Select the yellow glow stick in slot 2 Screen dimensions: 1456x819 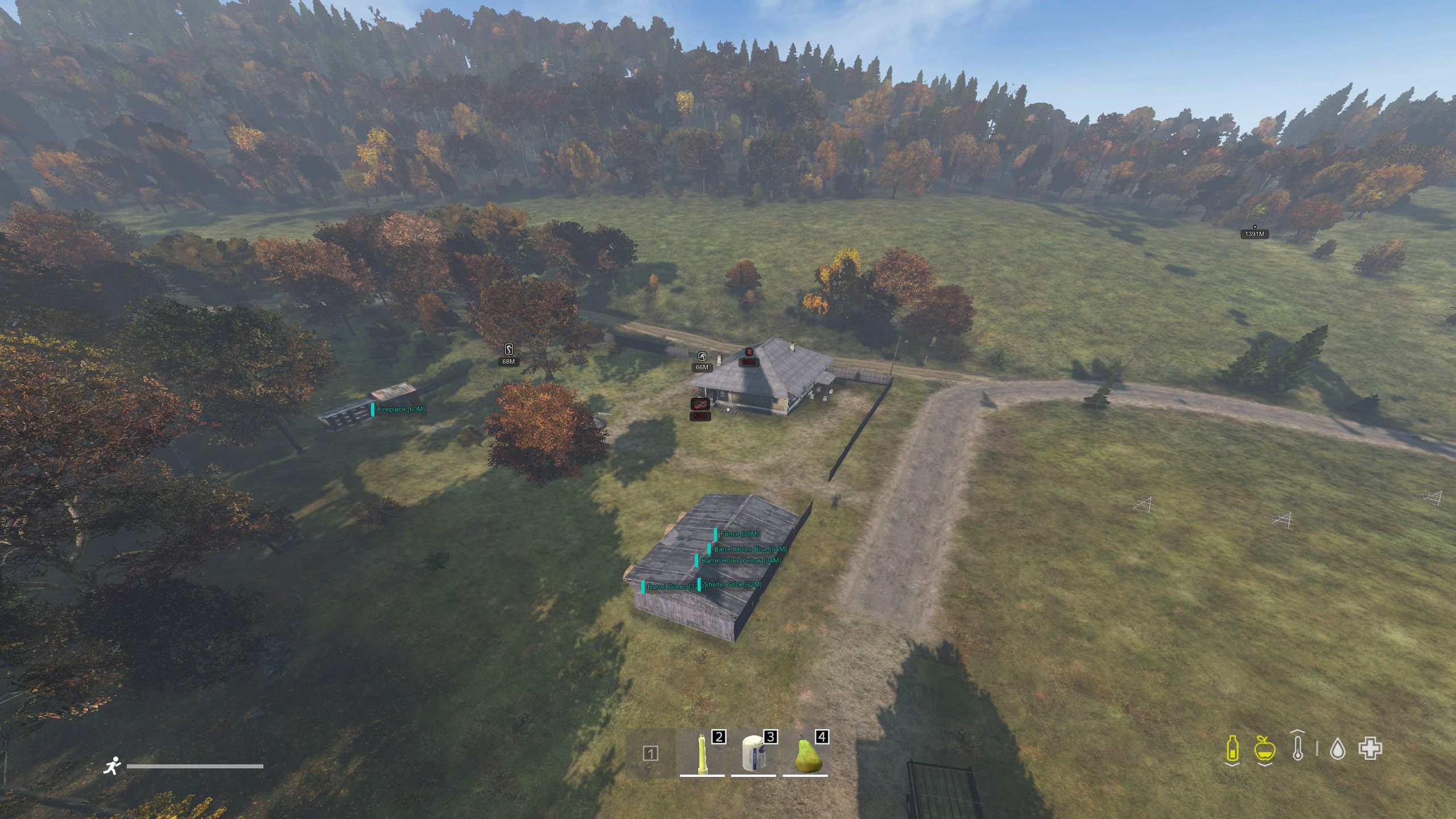pyautogui.click(x=702, y=753)
